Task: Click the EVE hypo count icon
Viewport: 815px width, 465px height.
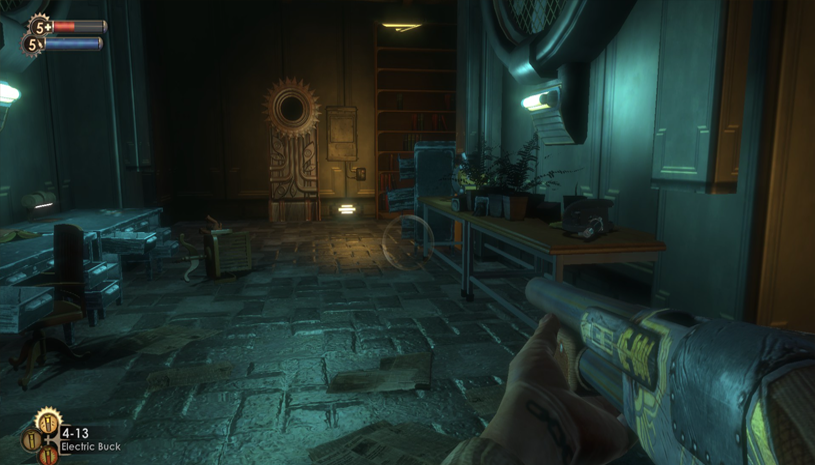Action: (x=33, y=45)
